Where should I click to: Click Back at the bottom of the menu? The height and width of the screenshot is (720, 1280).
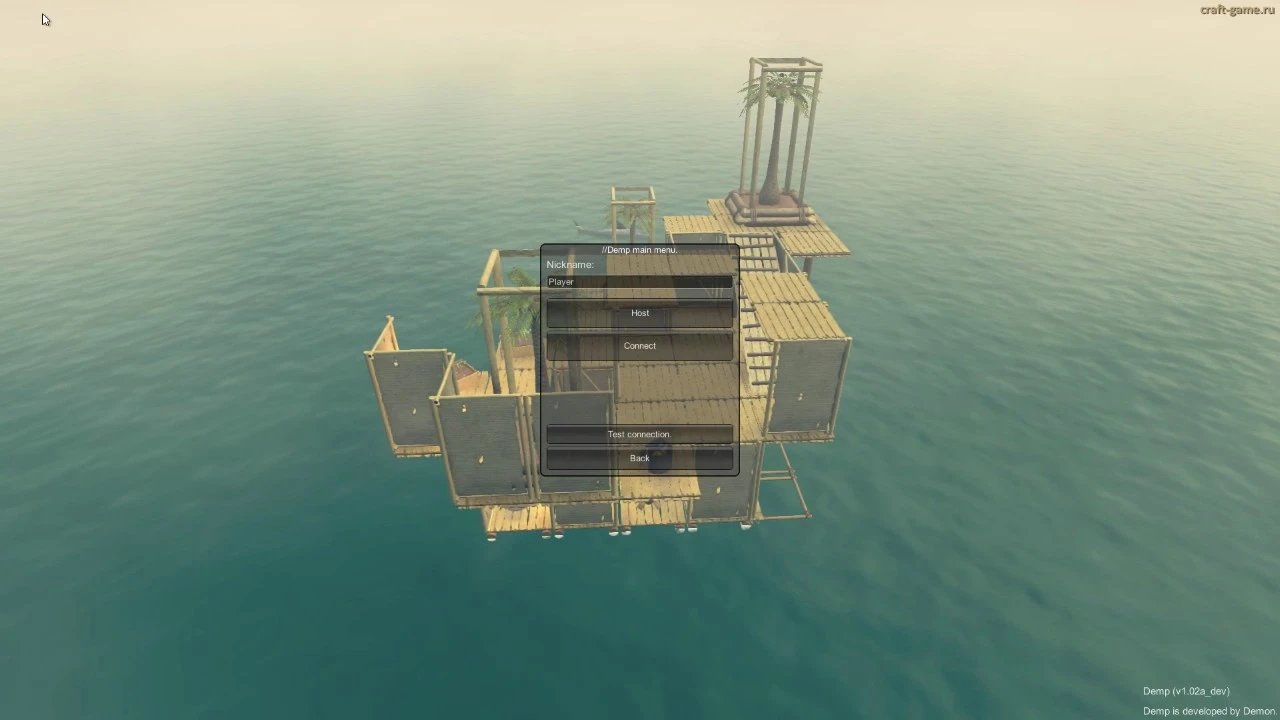(639, 457)
